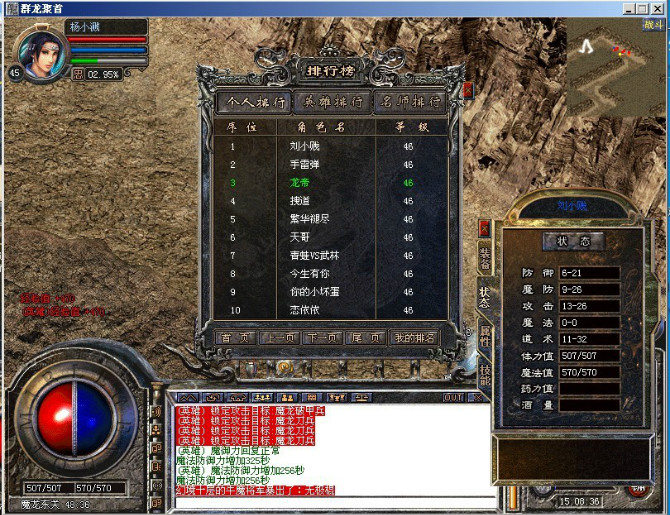Switch to the 属性 attributes side tab
The width and height of the screenshot is (670, 515).
(484, 338)
